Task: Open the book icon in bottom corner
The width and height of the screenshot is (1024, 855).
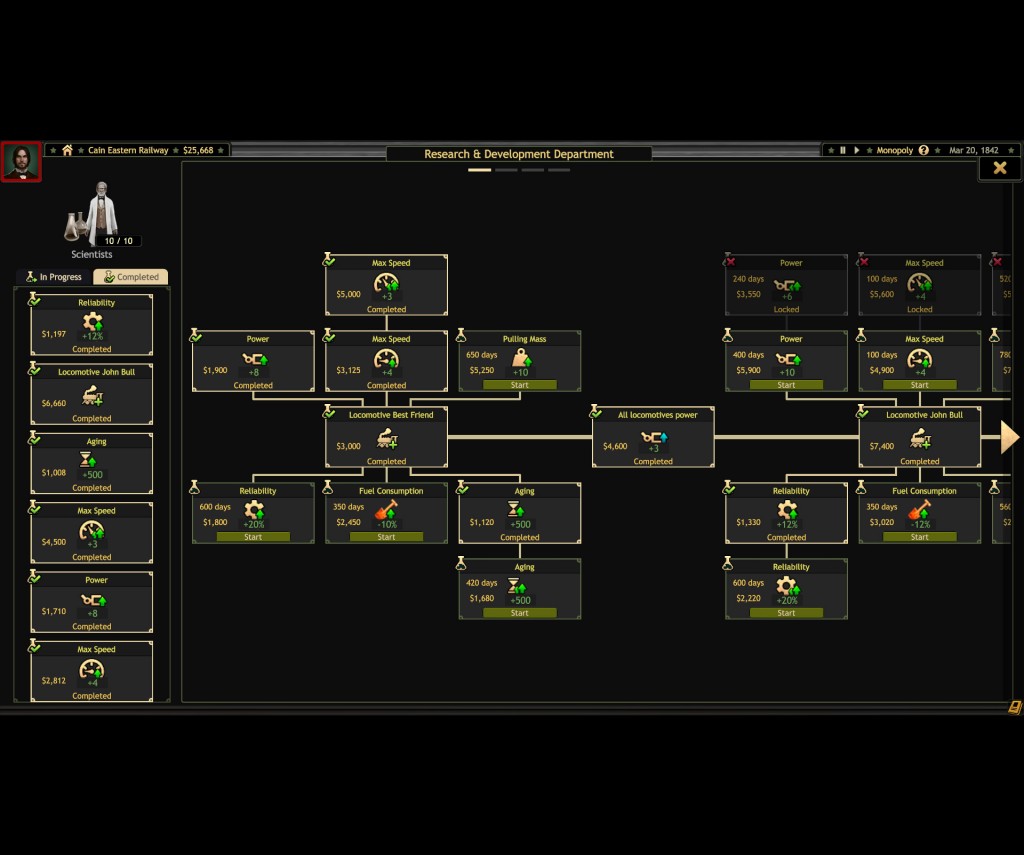Action: pyautogui.click(x=1015, y=707)
